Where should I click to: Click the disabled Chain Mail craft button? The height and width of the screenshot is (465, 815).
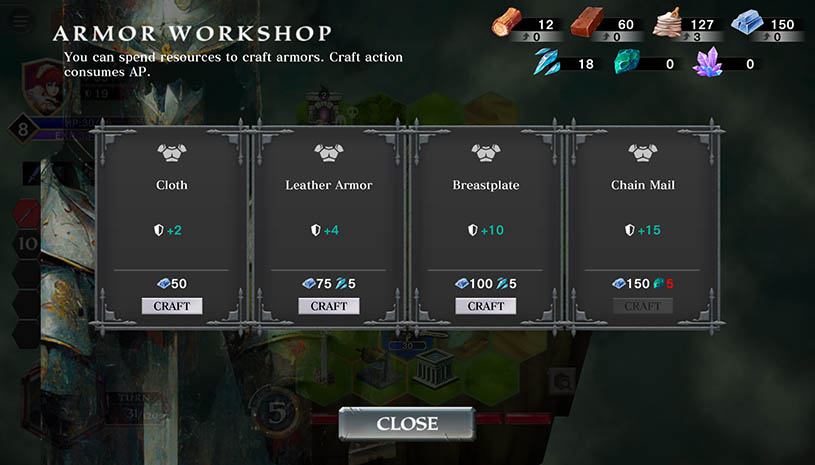[x=643, y=306]
